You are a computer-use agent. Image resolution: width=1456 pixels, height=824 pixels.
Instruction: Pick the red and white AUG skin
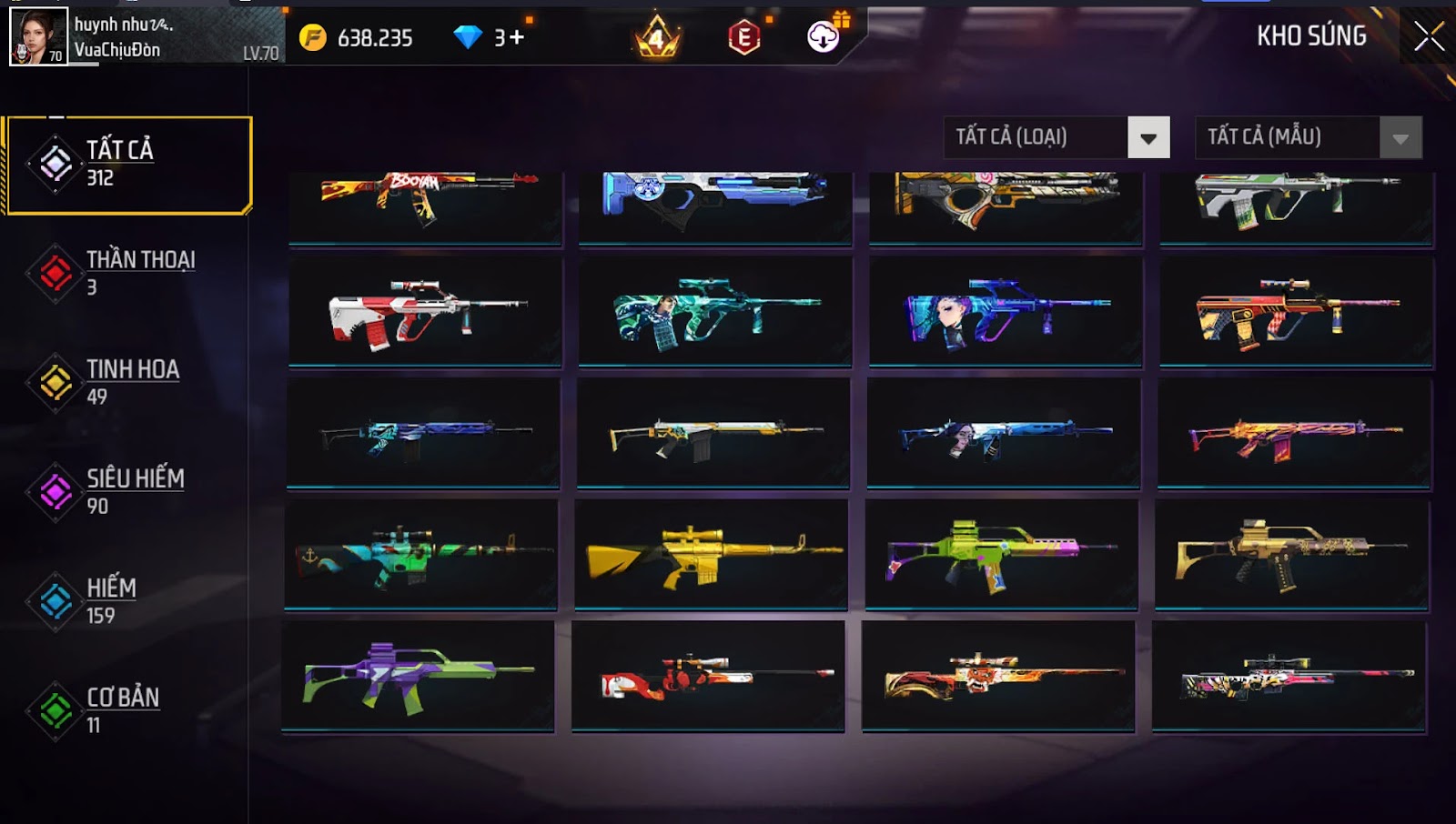(425, 312)
